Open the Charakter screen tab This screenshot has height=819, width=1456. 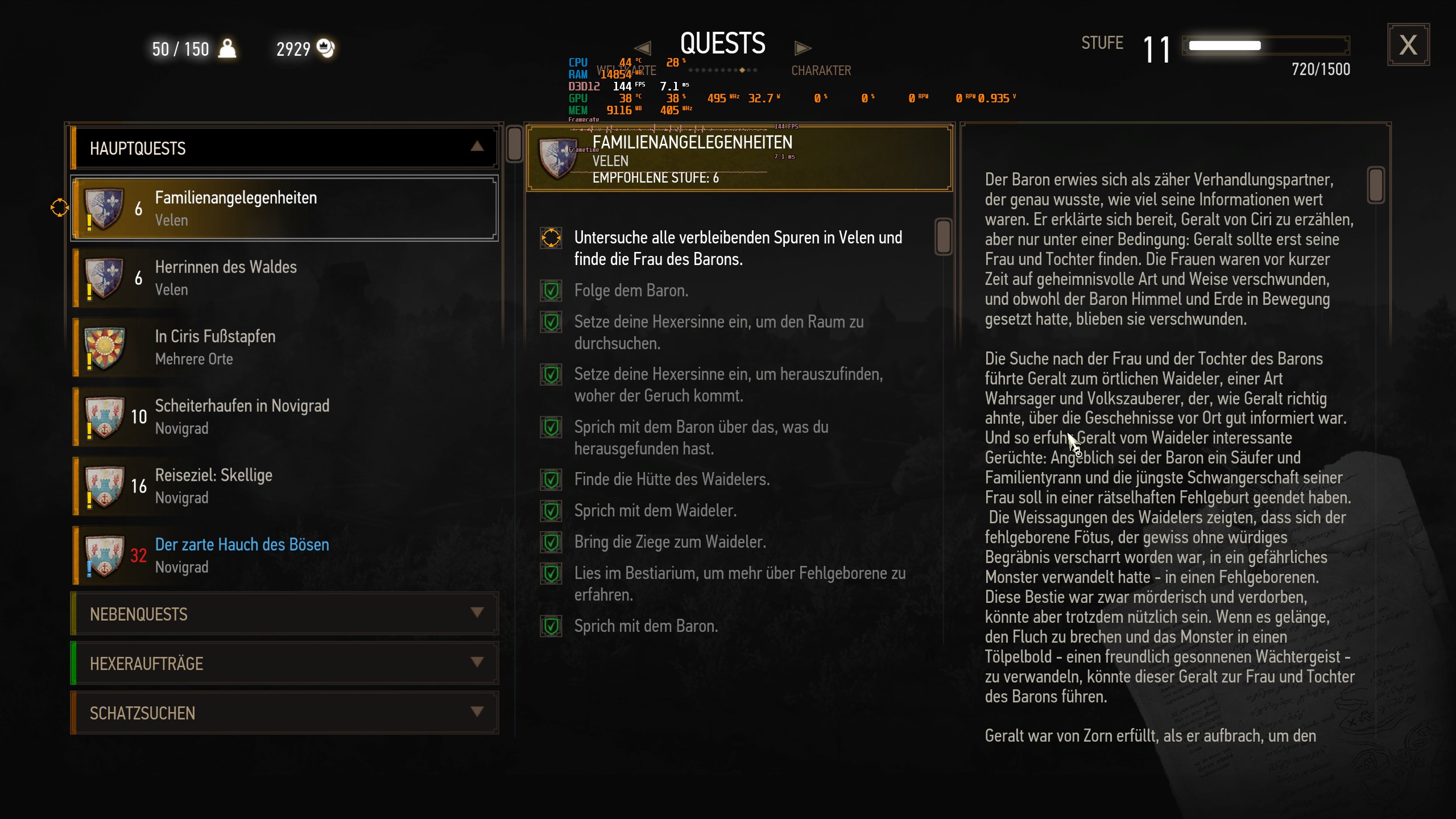(x=821, y=69)
